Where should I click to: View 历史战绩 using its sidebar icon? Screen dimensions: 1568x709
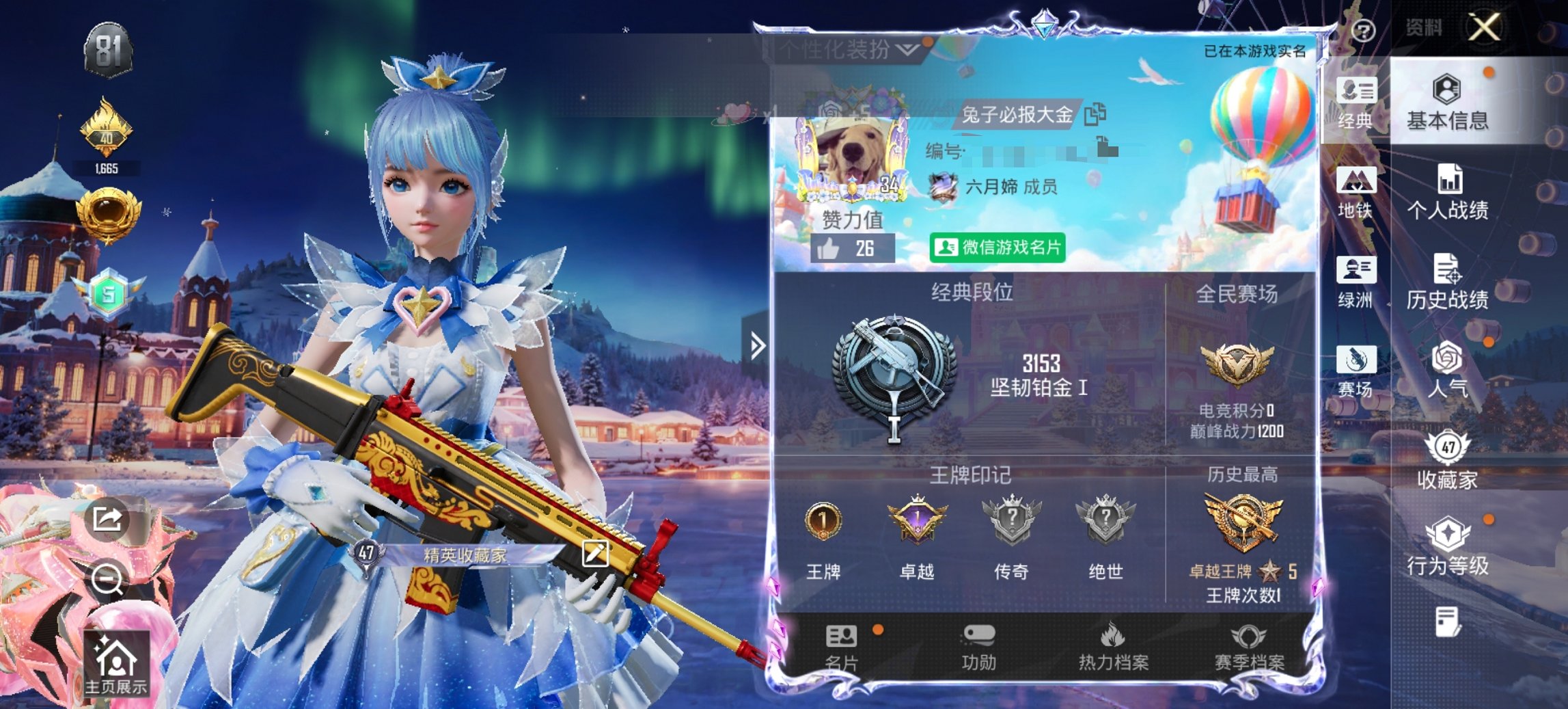[1448, 284]
